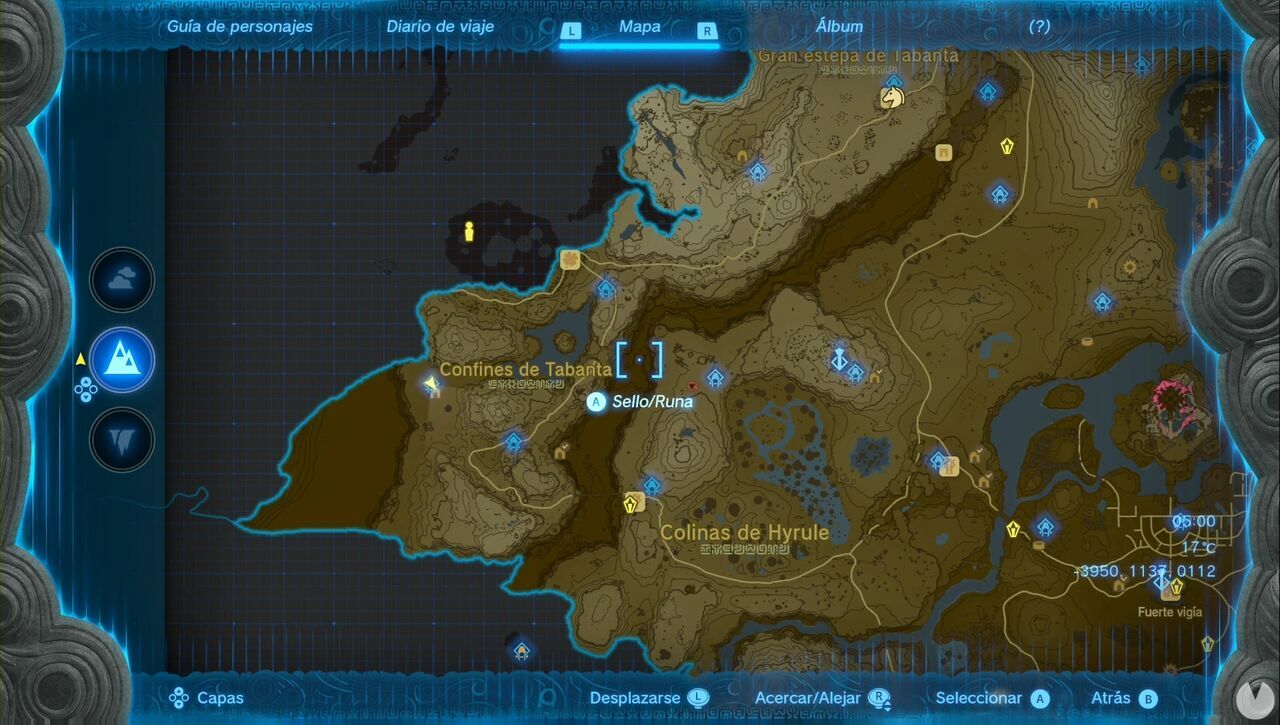
Task: Click the horse stable icon in Gran estepa de Tabanta
Action: (894, 96)
